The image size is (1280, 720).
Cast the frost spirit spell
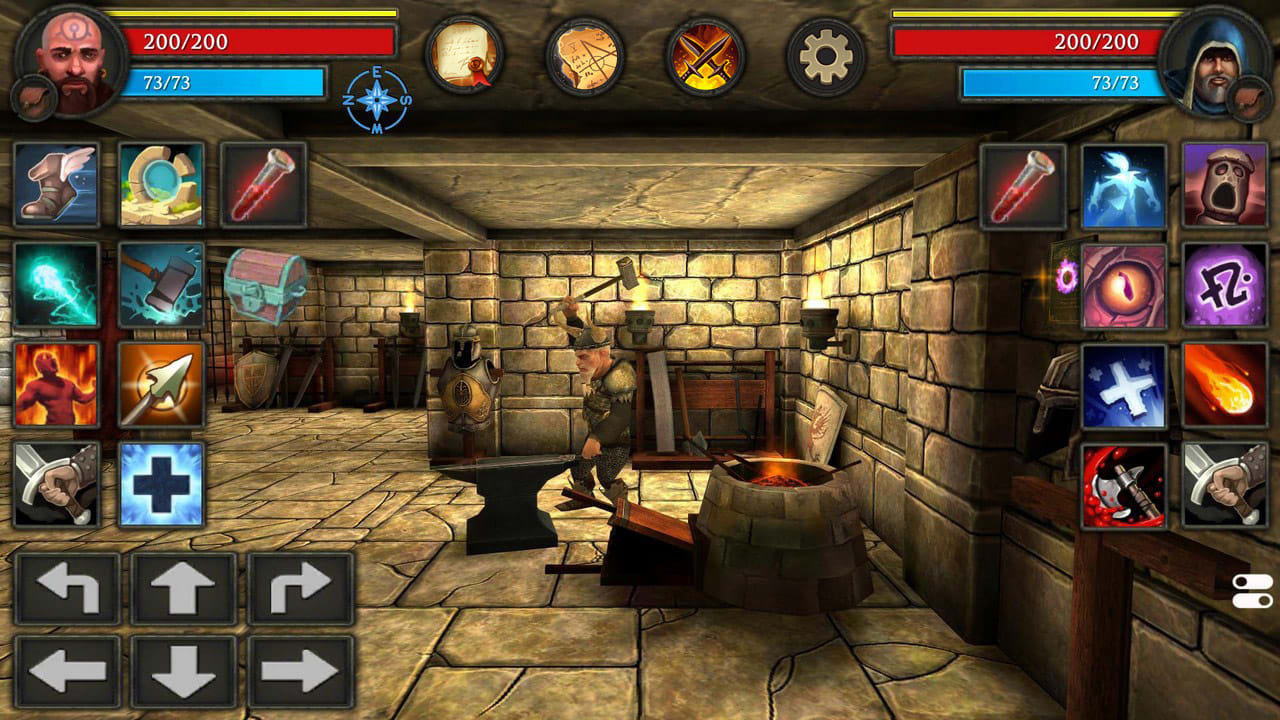(x=1121, y=186)
